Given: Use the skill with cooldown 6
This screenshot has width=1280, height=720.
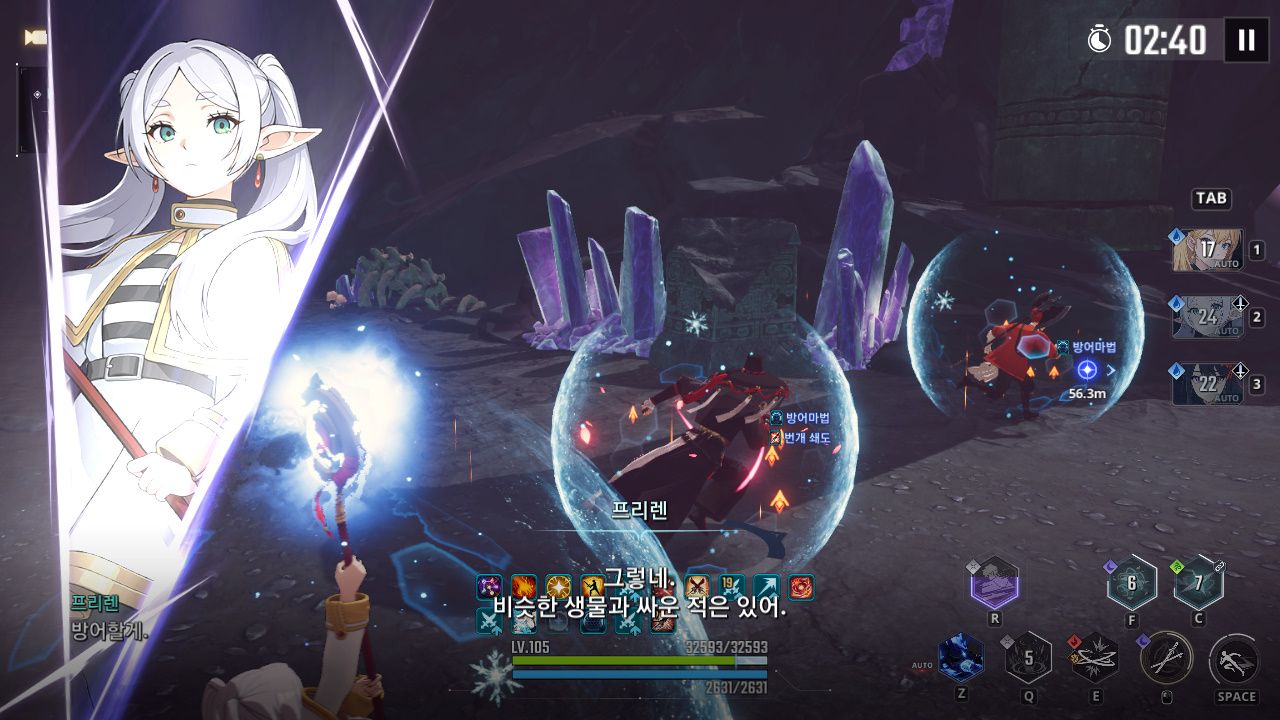Looking at the screenshot, I should [1131, 583].
